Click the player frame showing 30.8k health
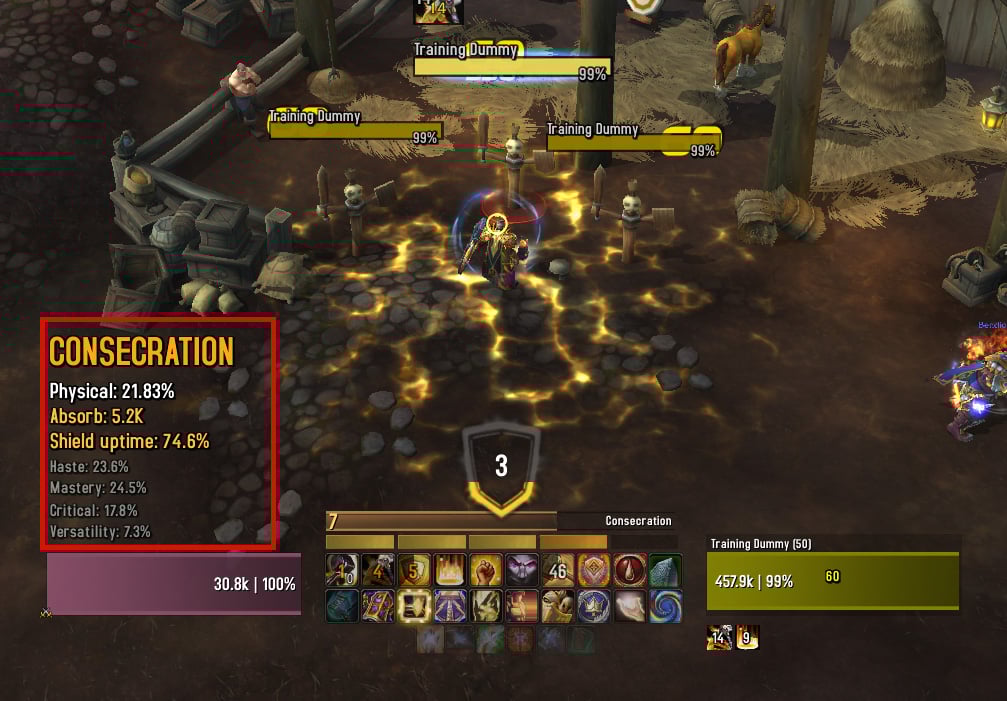1007x701 pixels. 173,583
